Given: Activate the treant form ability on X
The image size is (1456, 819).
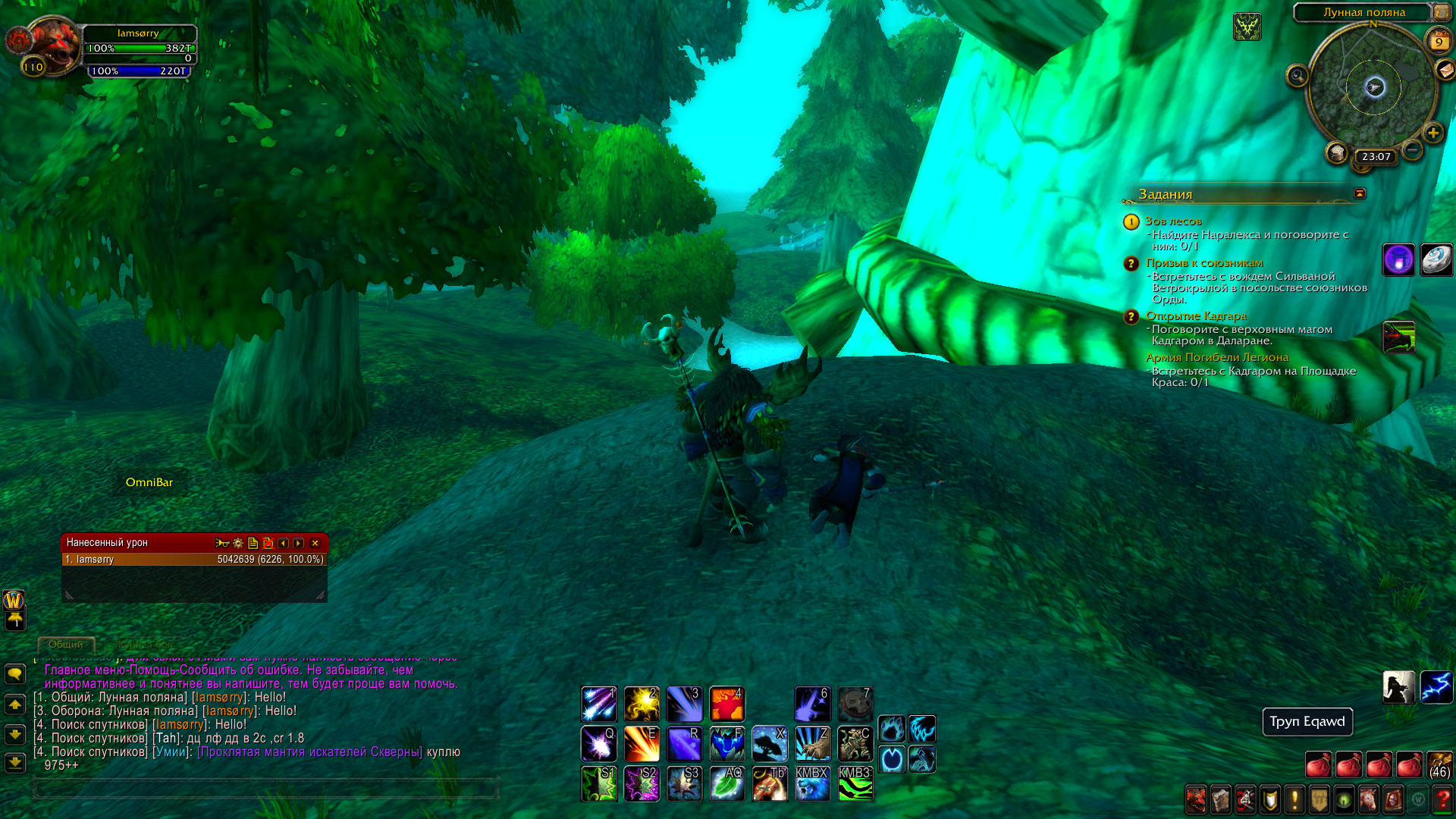Looking at the screenshot, I should (x=769, y=743).
